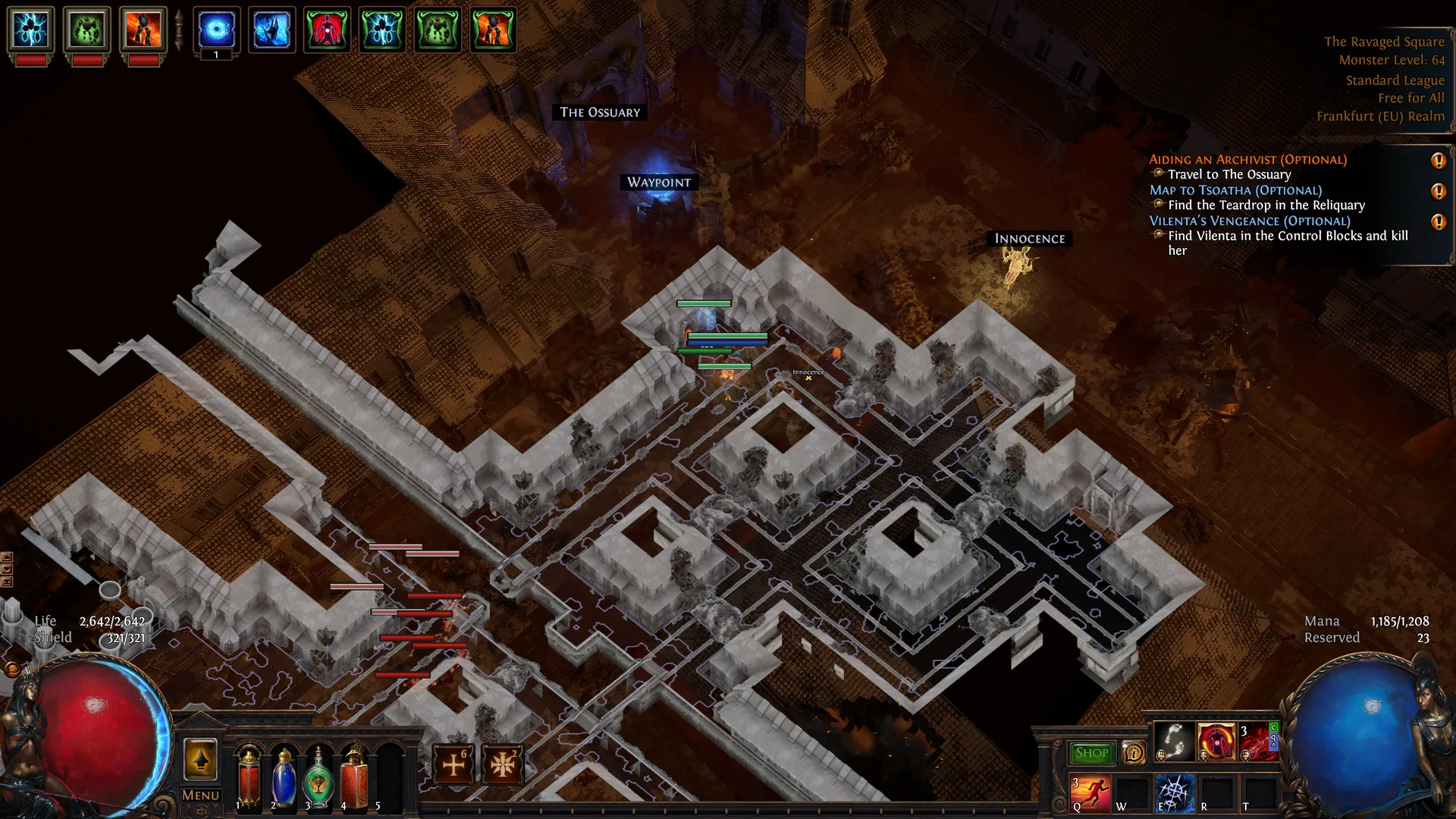
Task: Select the red body aura skill slot
Action: (x=1216, y=742)
